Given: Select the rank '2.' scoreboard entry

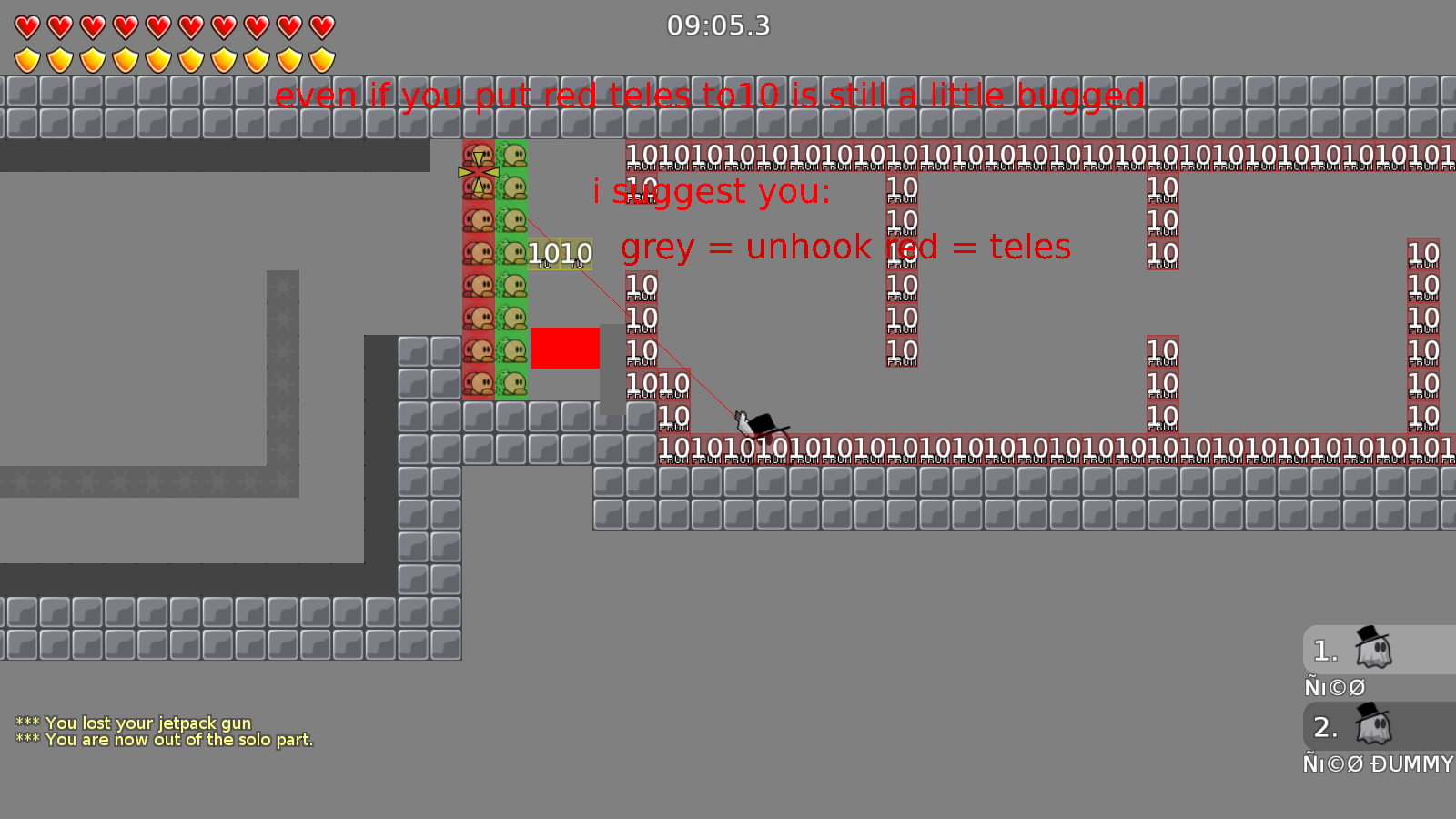Looking at the screenshot, I should tap(1325, 727).
